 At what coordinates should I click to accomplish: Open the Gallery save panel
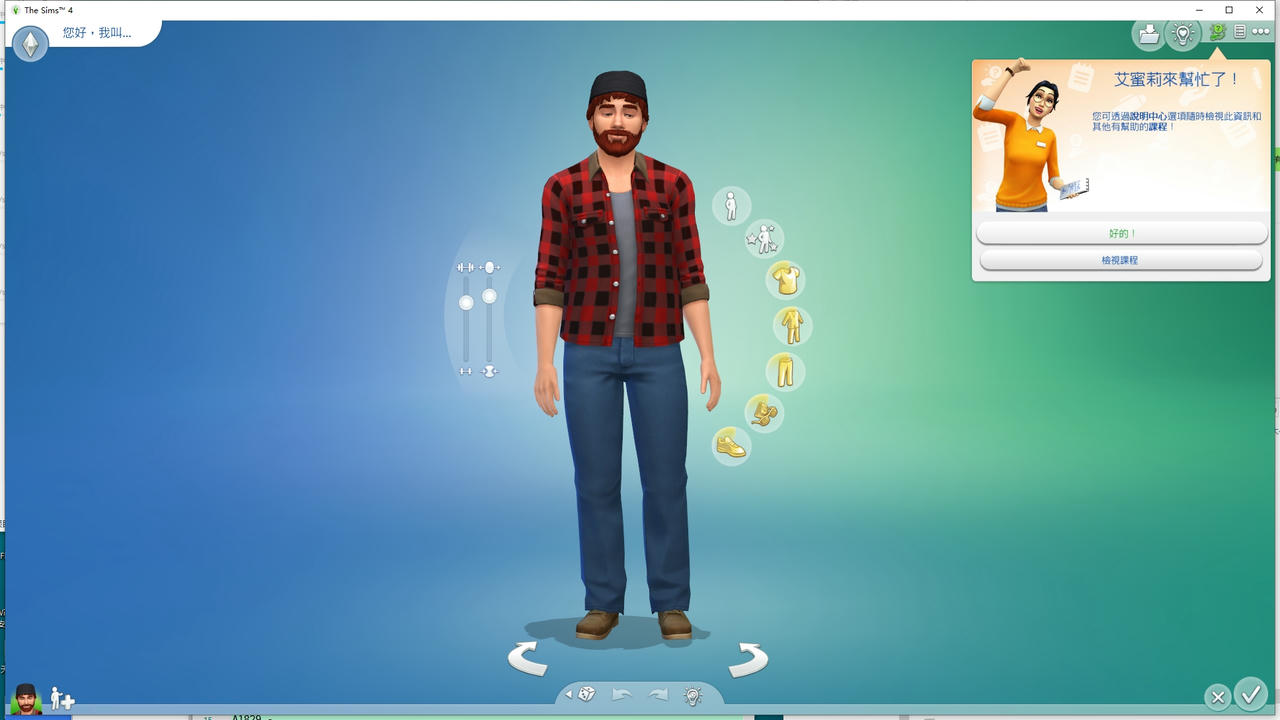(1148, 33)
